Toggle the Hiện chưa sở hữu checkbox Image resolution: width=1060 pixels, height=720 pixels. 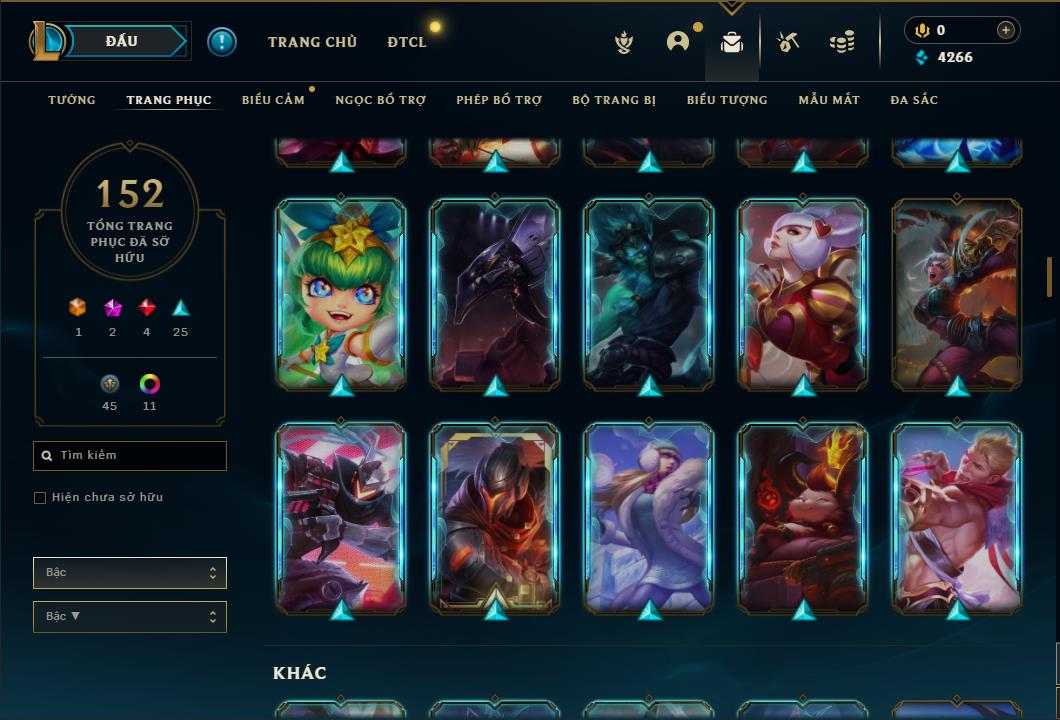[x=40, y=498]
